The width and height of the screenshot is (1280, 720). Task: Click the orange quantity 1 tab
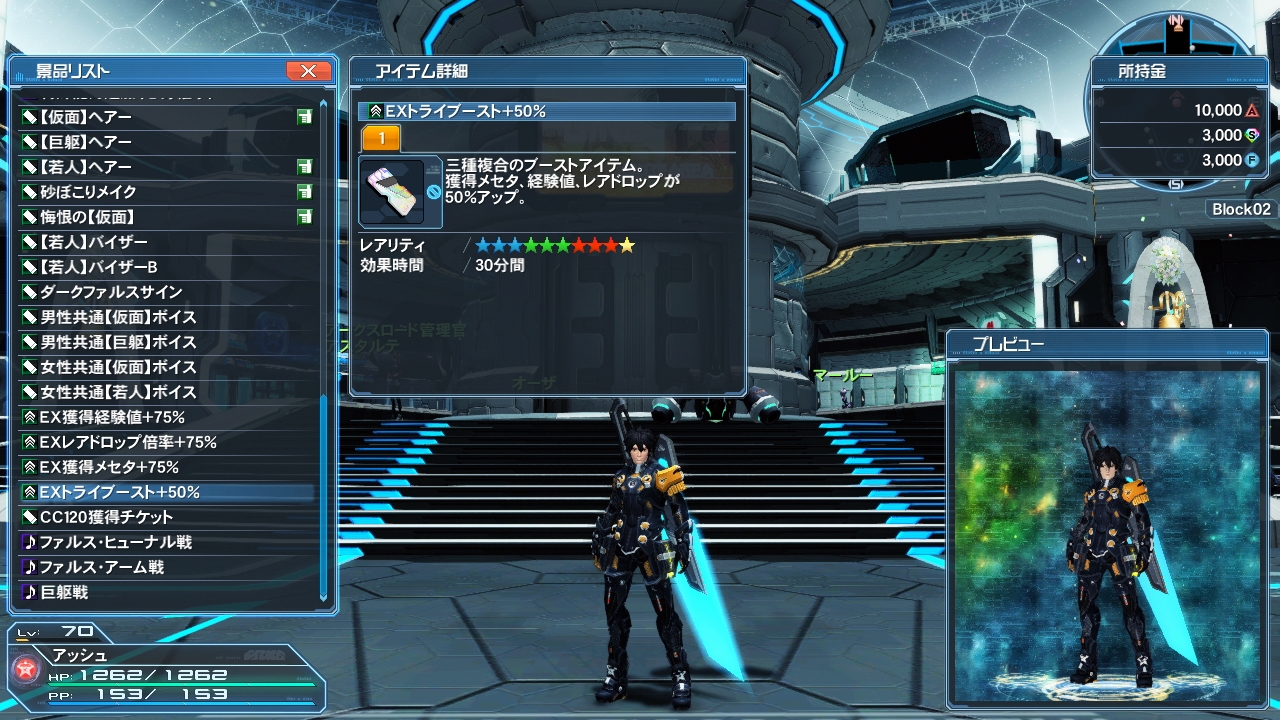pos(381,139)
